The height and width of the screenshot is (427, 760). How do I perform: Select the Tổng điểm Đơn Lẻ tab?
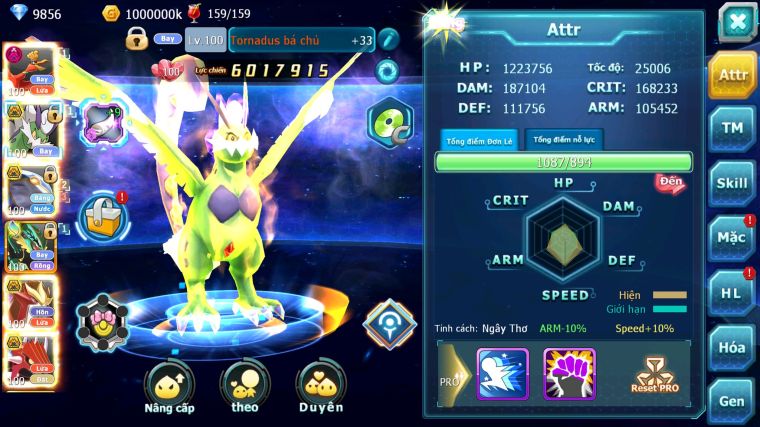[x=479, y=140]
